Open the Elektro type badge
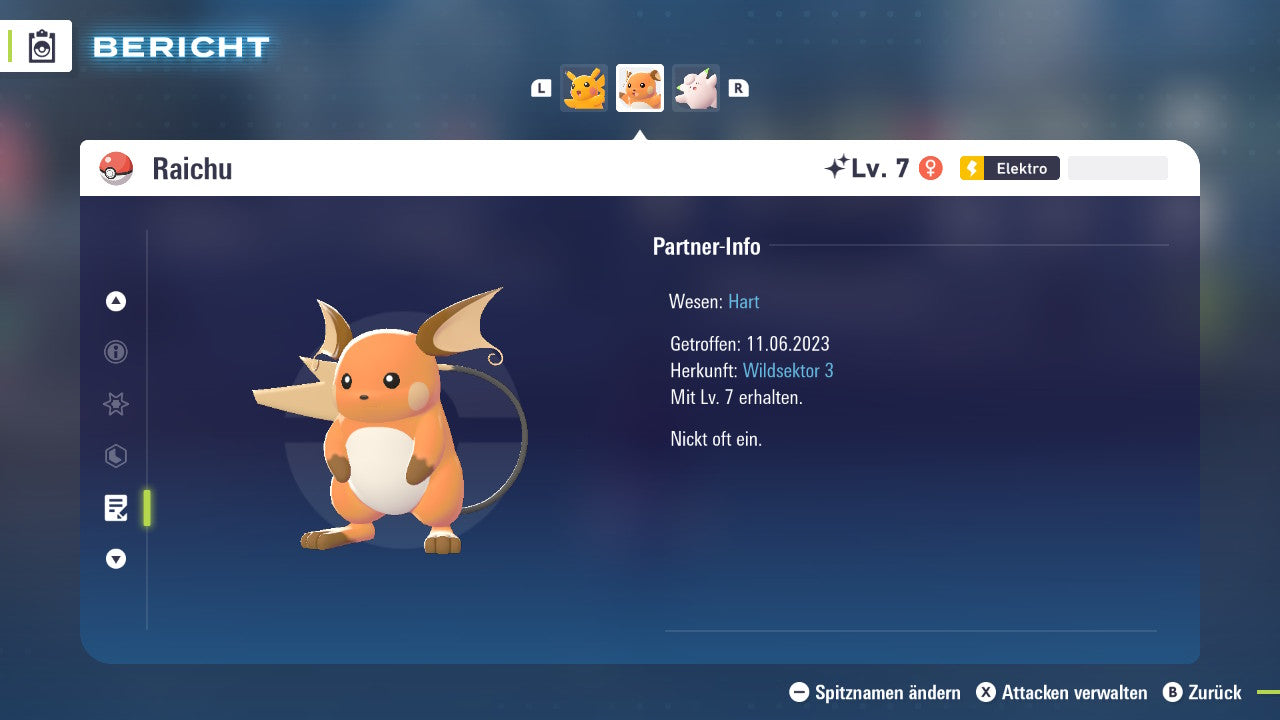 1009,168
